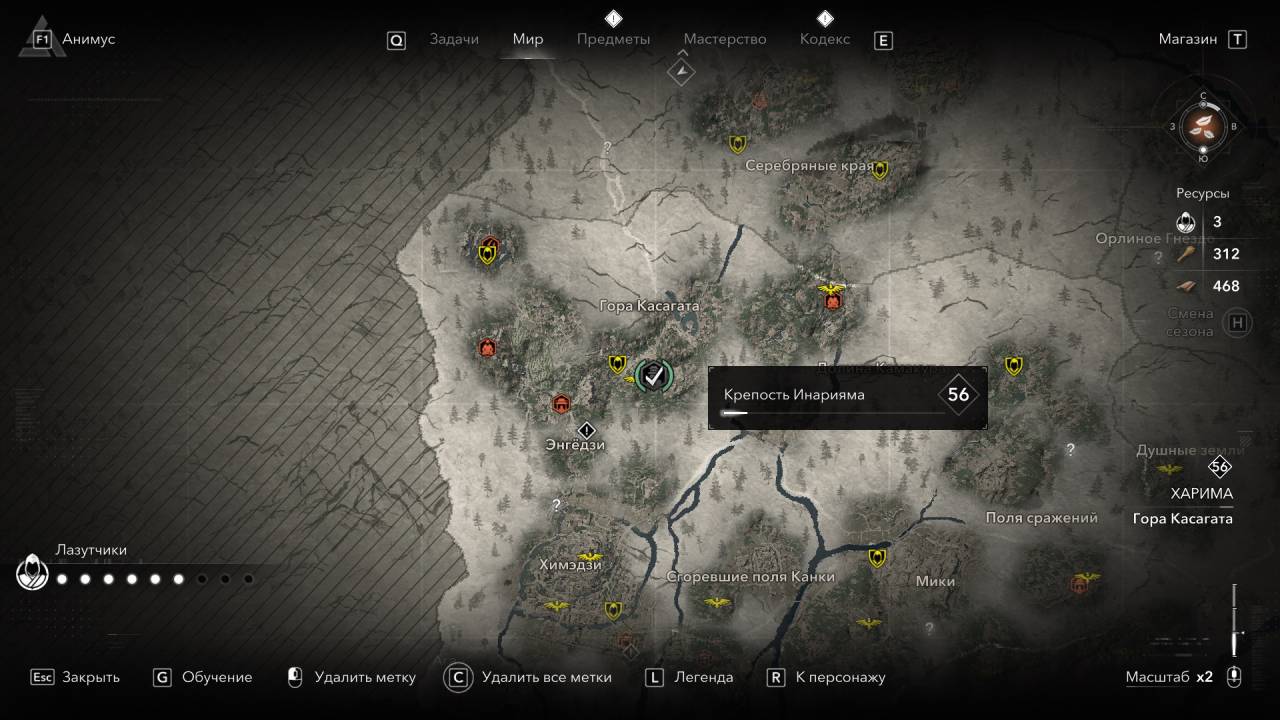Select the Крепость Инарияма checkmark marker

pos(654,375)
